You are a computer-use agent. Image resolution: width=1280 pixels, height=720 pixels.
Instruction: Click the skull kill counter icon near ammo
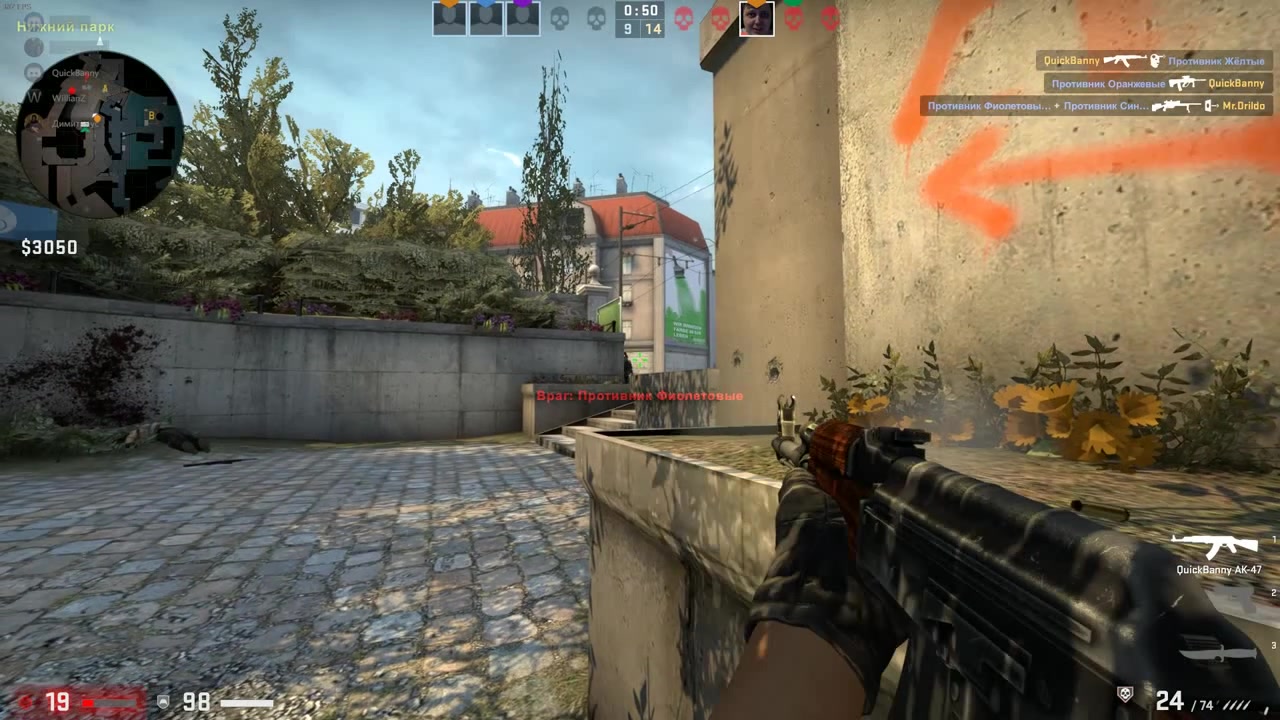coord(1125,692)
